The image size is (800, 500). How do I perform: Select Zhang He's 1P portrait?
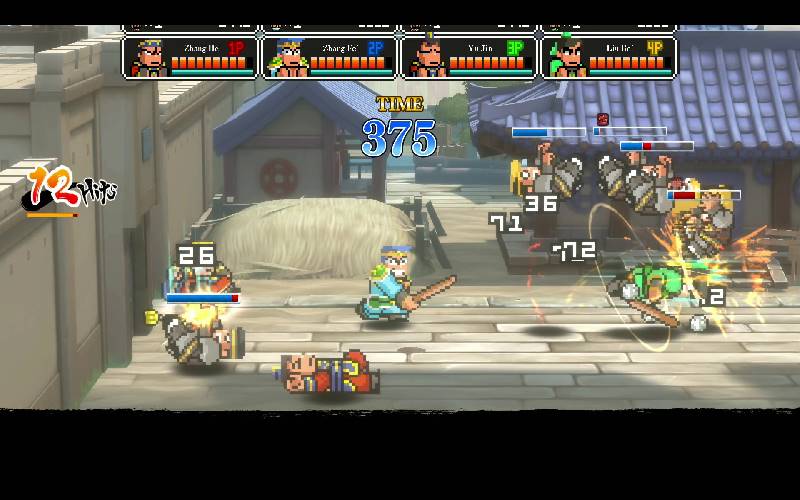click(x=148, y=57)
